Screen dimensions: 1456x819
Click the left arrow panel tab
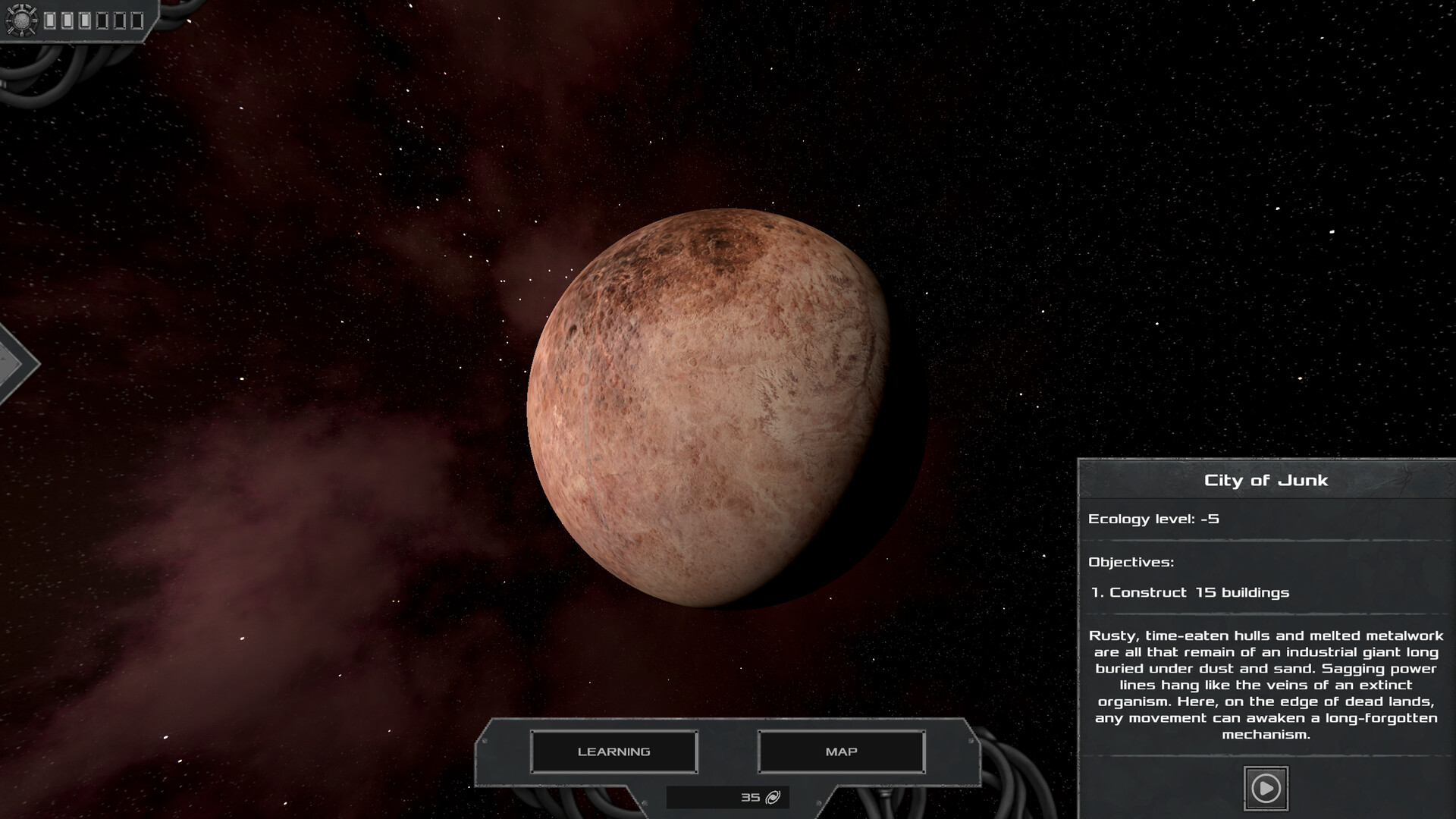click(x=15, y=364)
